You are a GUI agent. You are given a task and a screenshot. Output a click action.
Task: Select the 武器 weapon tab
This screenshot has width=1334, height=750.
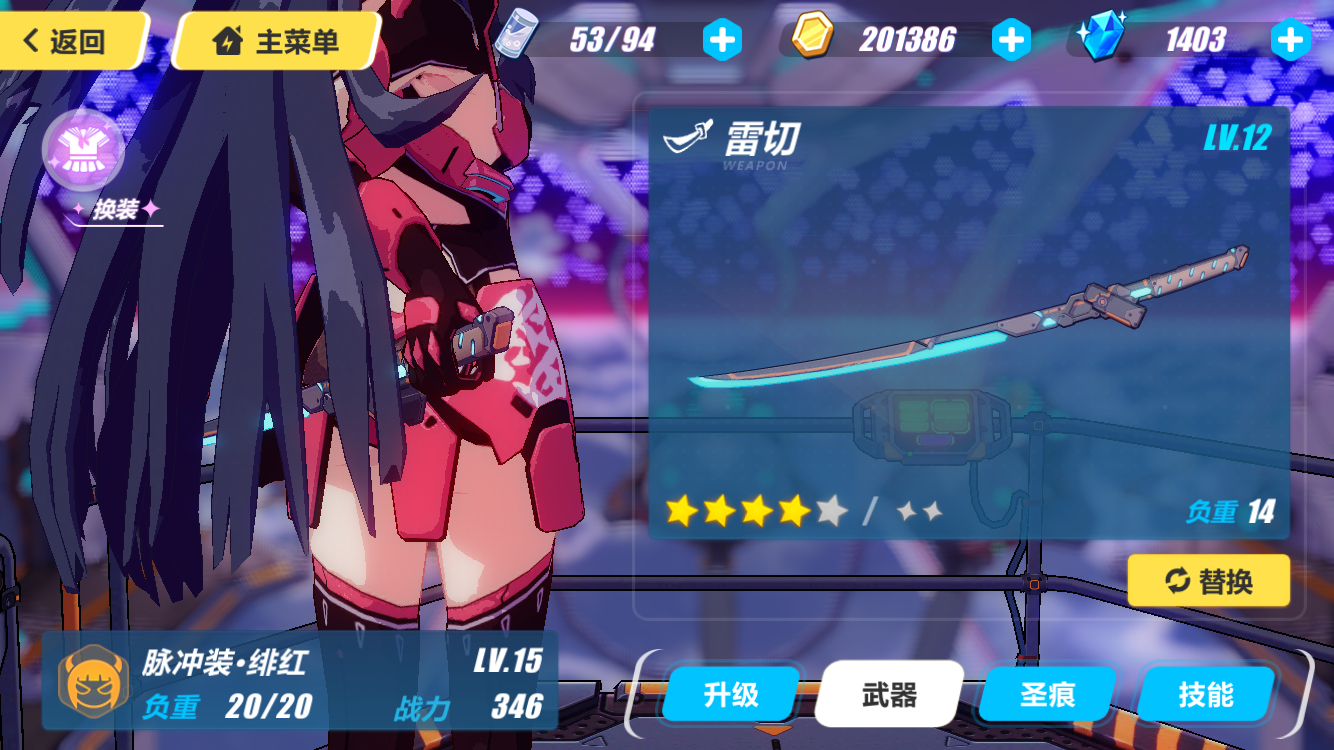coord(889,694)
